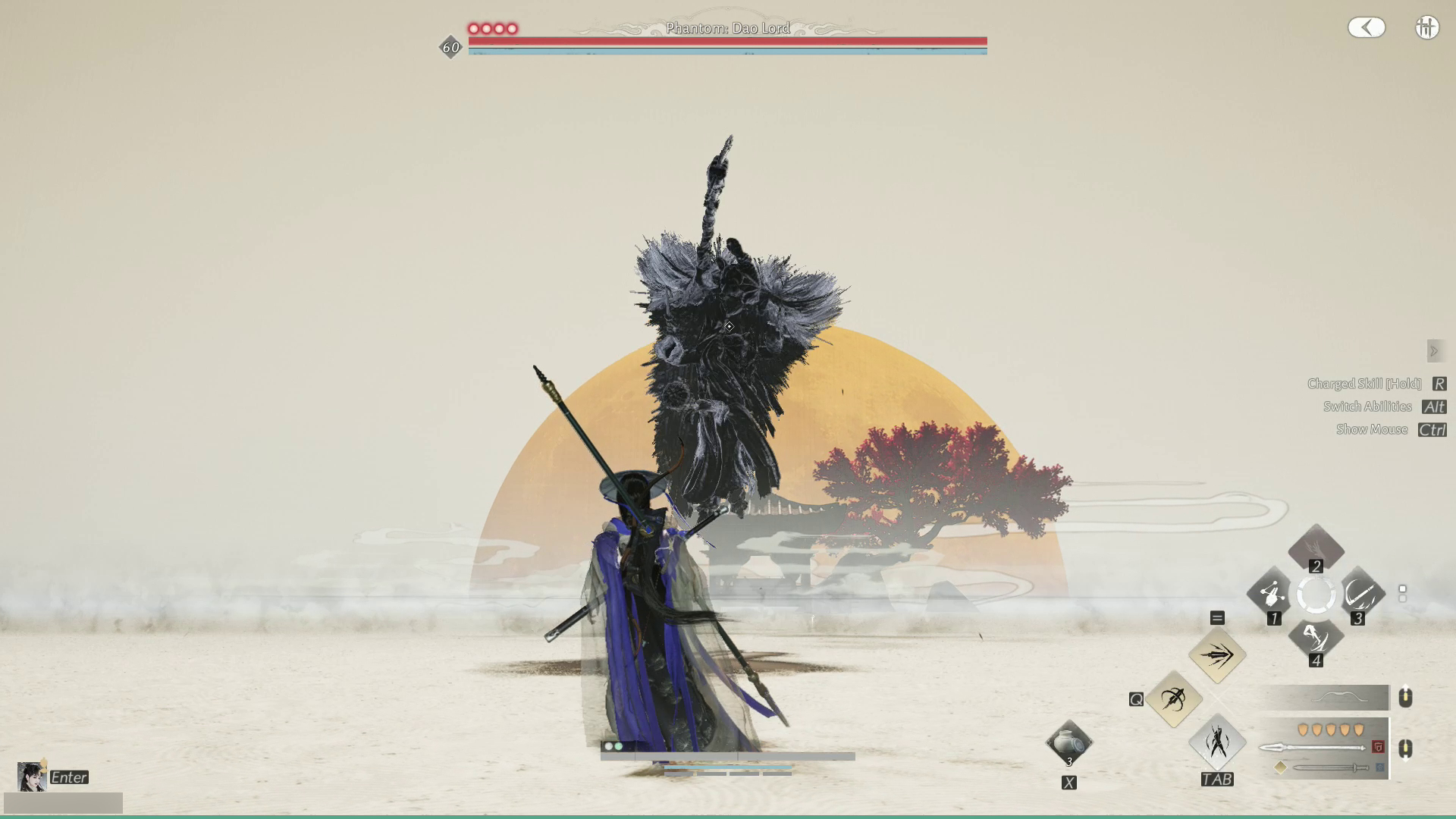Viewport: 1456px width, 819px height.
Task: Click the back chevron at top right
Action: [x=1367, y=27]
